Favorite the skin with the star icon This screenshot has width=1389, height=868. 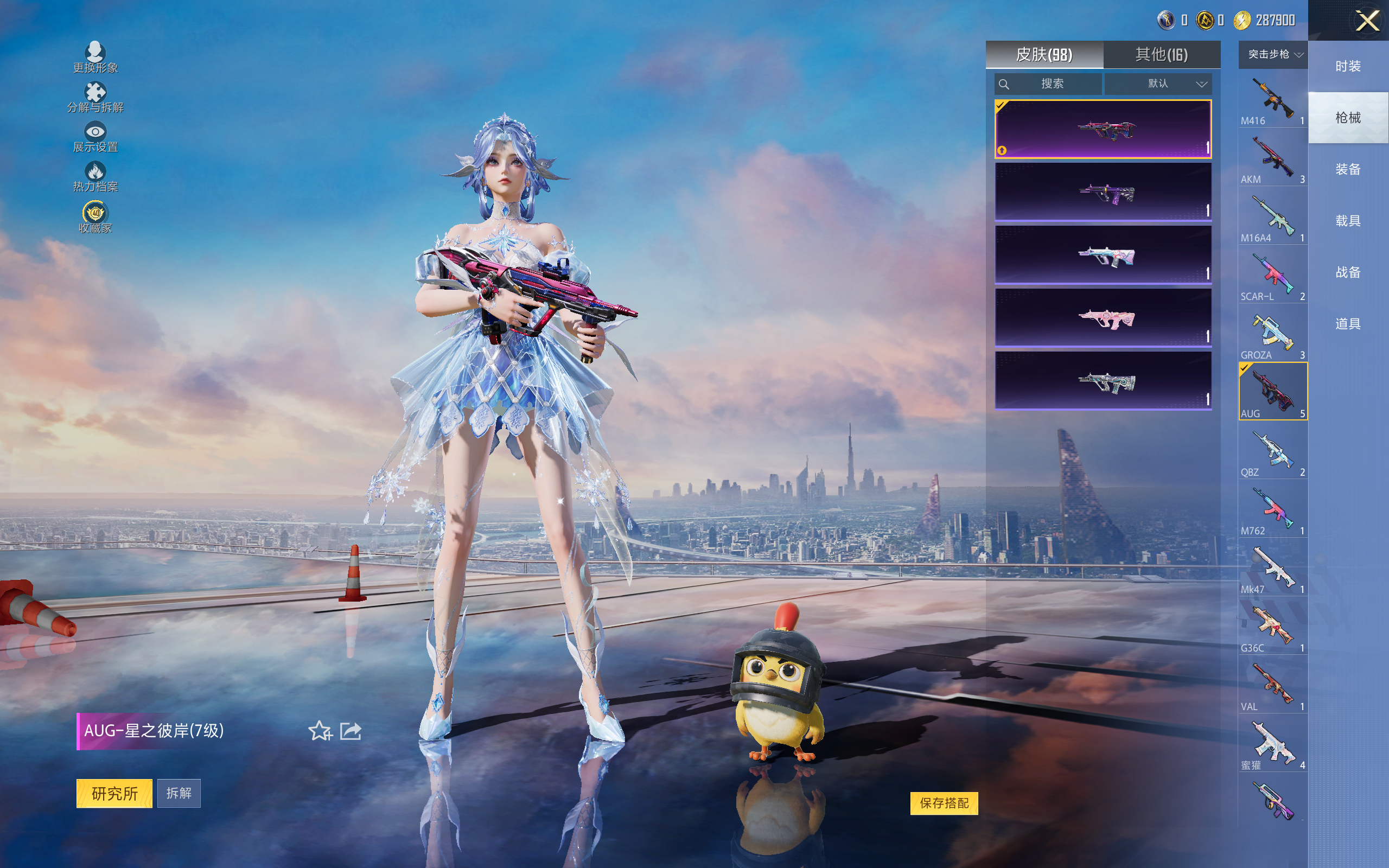coord(320,731)
